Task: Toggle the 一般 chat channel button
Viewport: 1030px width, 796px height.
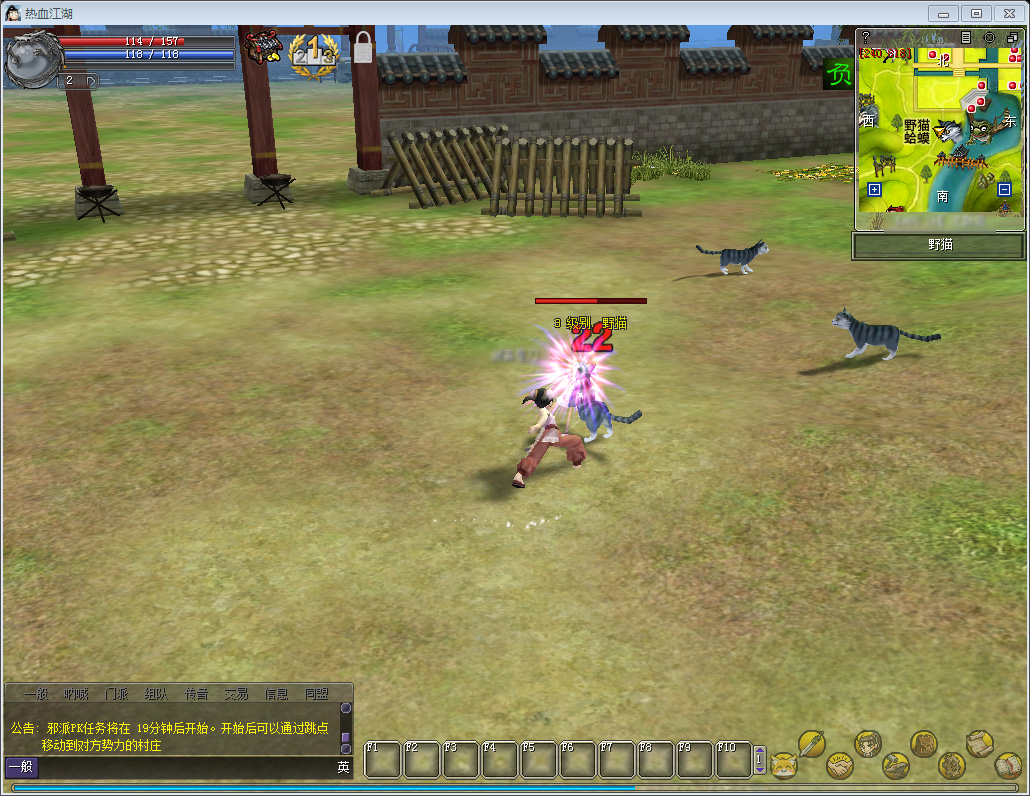Action: (21, 768)
